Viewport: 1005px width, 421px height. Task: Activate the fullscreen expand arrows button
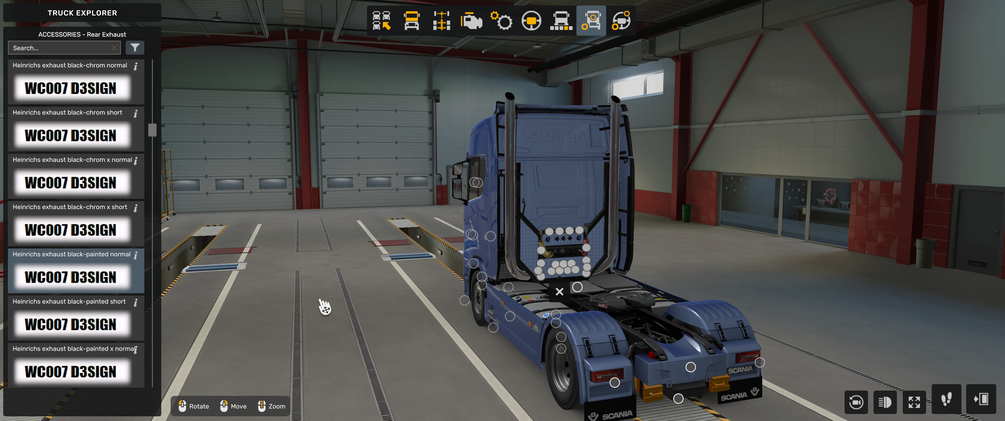pyautogui.click(x=914, y=402)
